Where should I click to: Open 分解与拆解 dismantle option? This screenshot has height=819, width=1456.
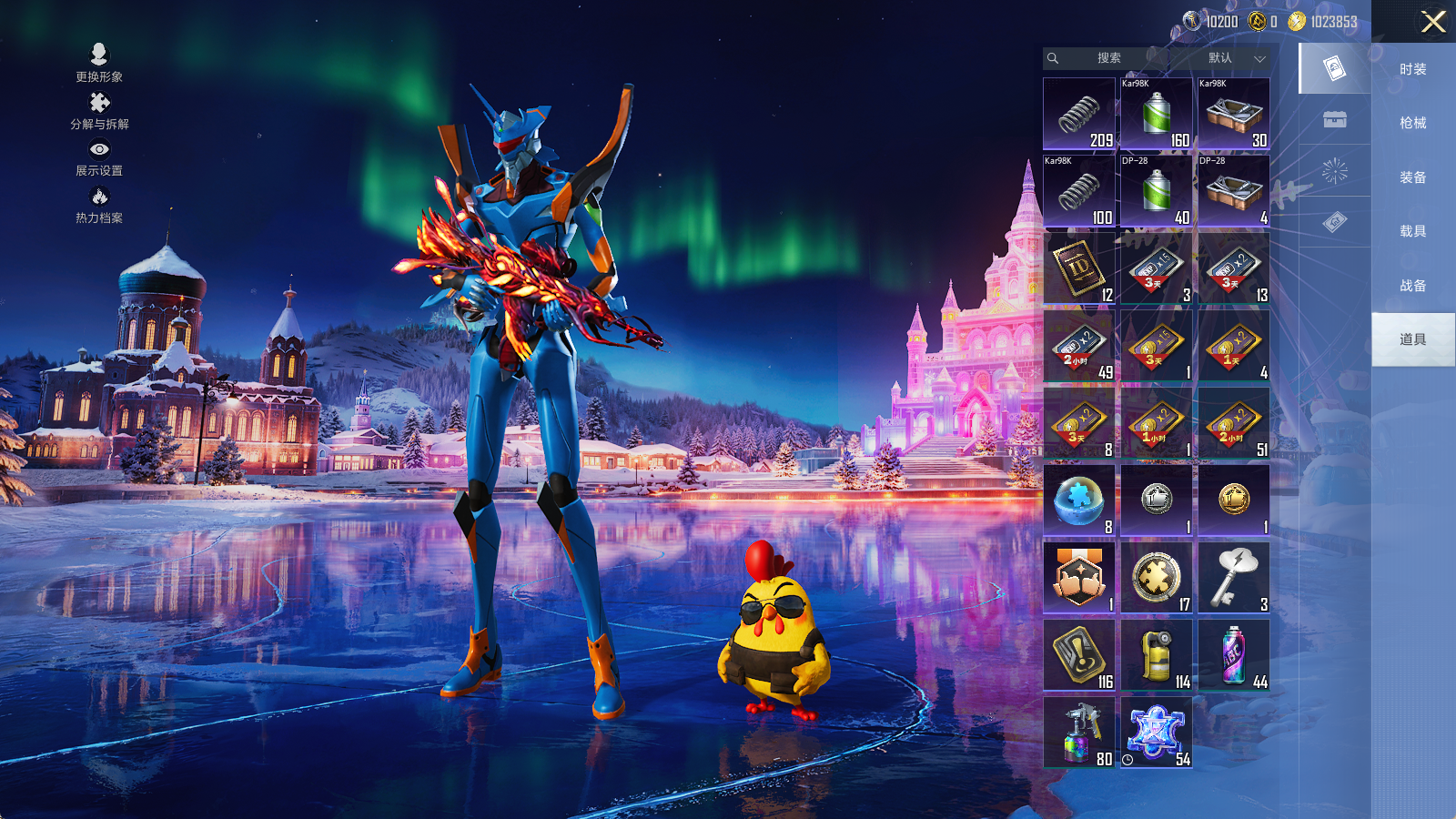point(99,111)
